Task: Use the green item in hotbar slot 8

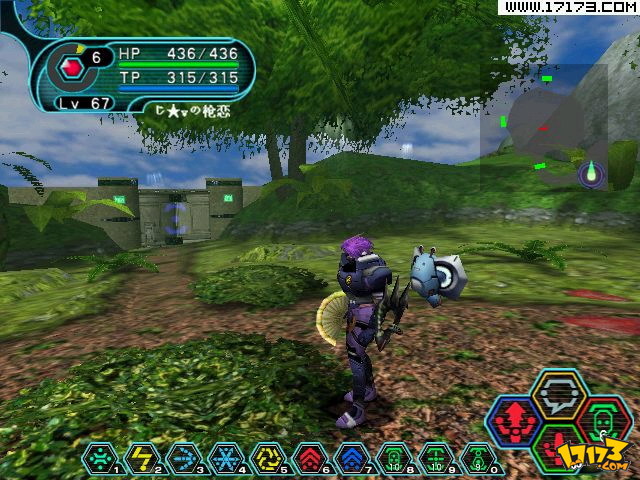Action: [394, 458]
